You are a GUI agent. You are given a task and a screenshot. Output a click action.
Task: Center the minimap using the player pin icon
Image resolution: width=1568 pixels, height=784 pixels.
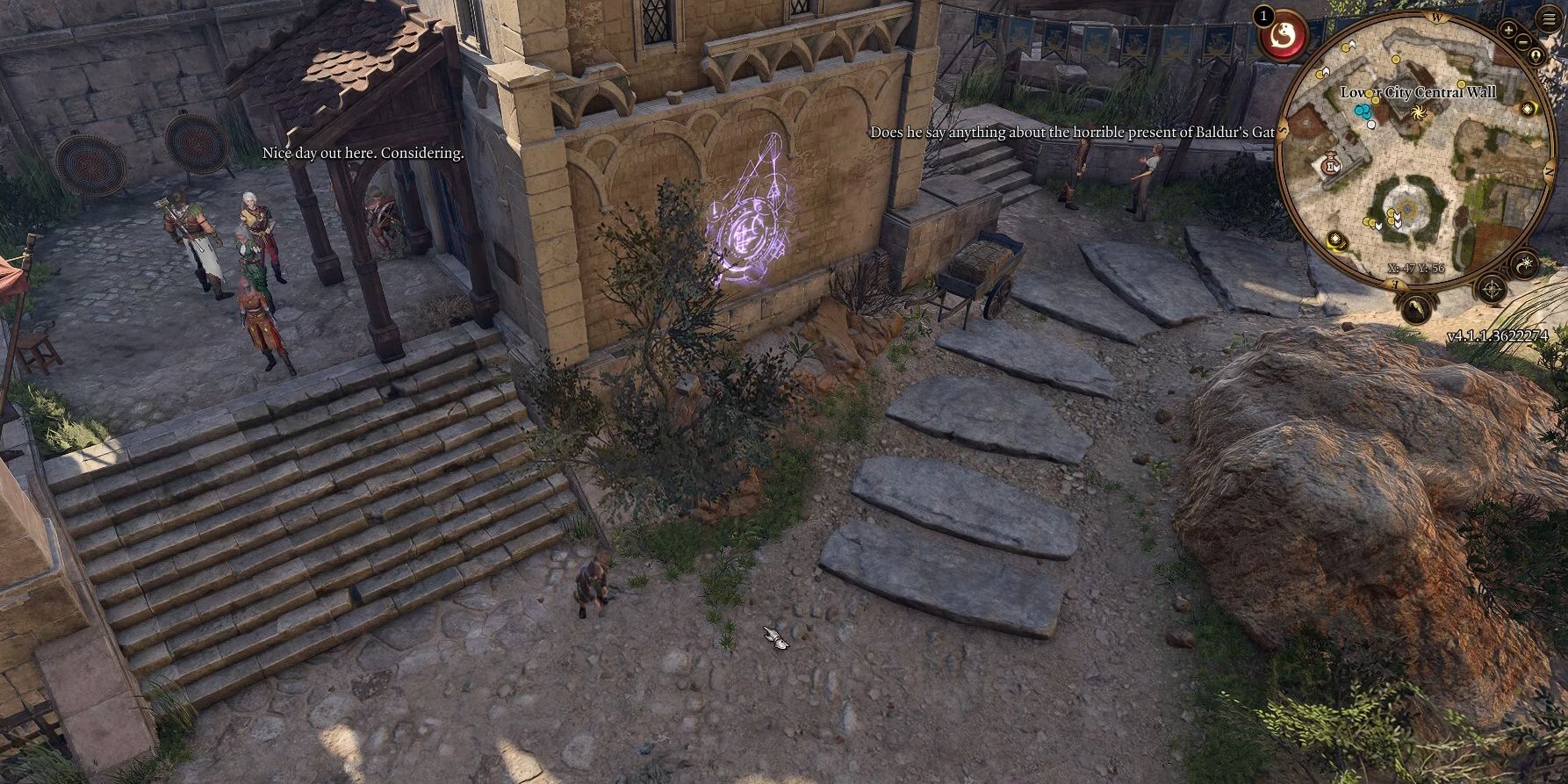1535,56
